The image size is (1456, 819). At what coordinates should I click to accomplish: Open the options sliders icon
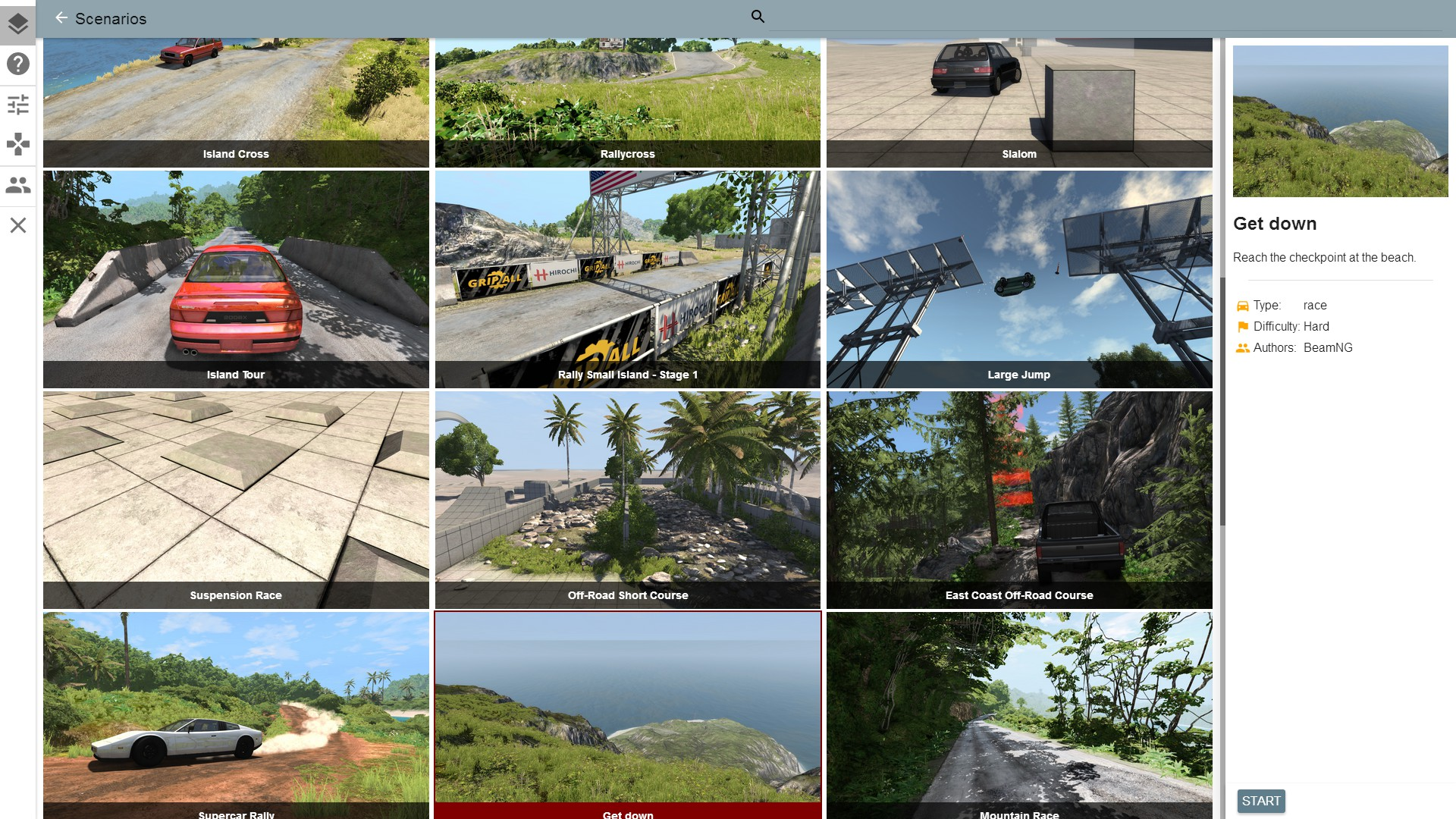18,104
